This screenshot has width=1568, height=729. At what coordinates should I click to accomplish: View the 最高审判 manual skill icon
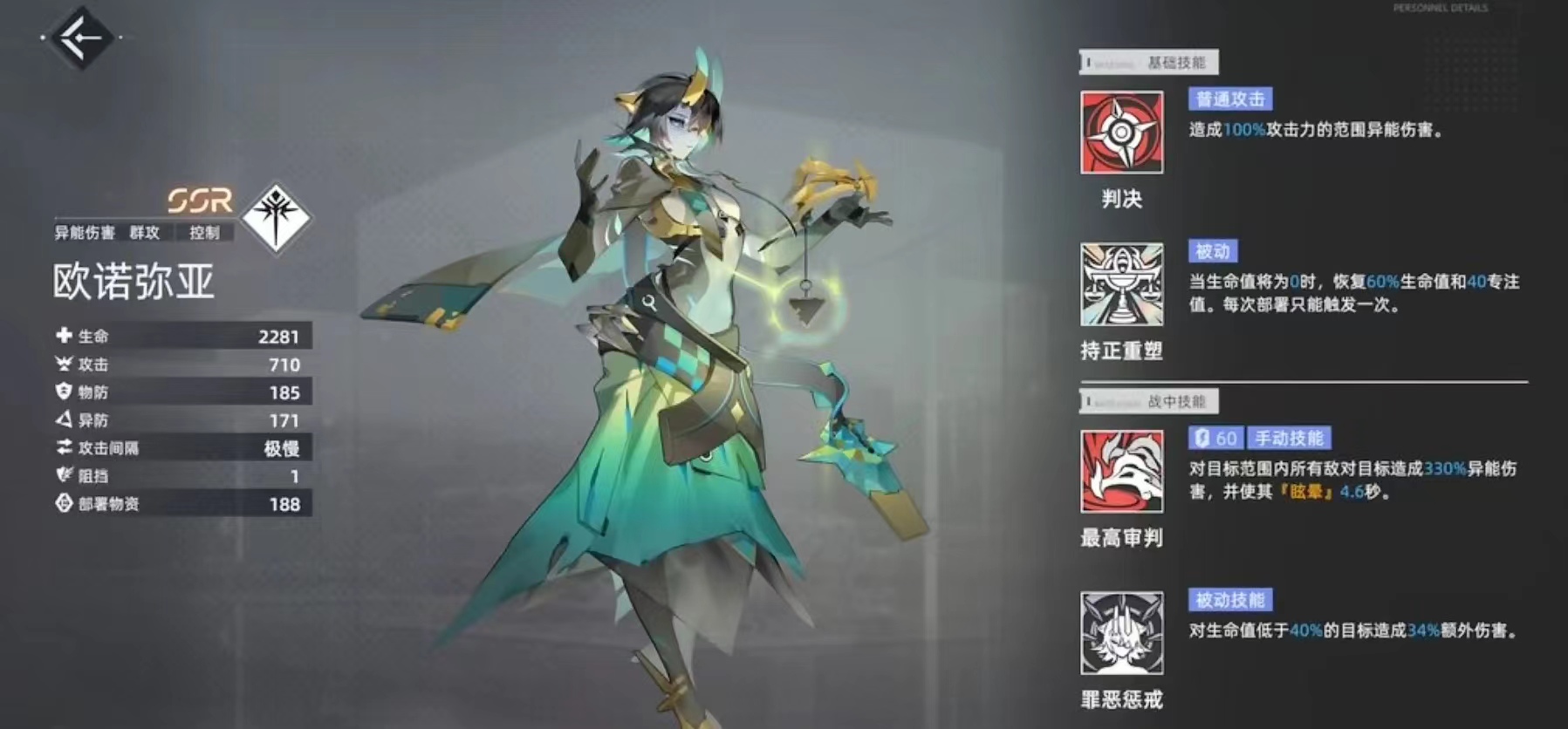click(1121, 471)
